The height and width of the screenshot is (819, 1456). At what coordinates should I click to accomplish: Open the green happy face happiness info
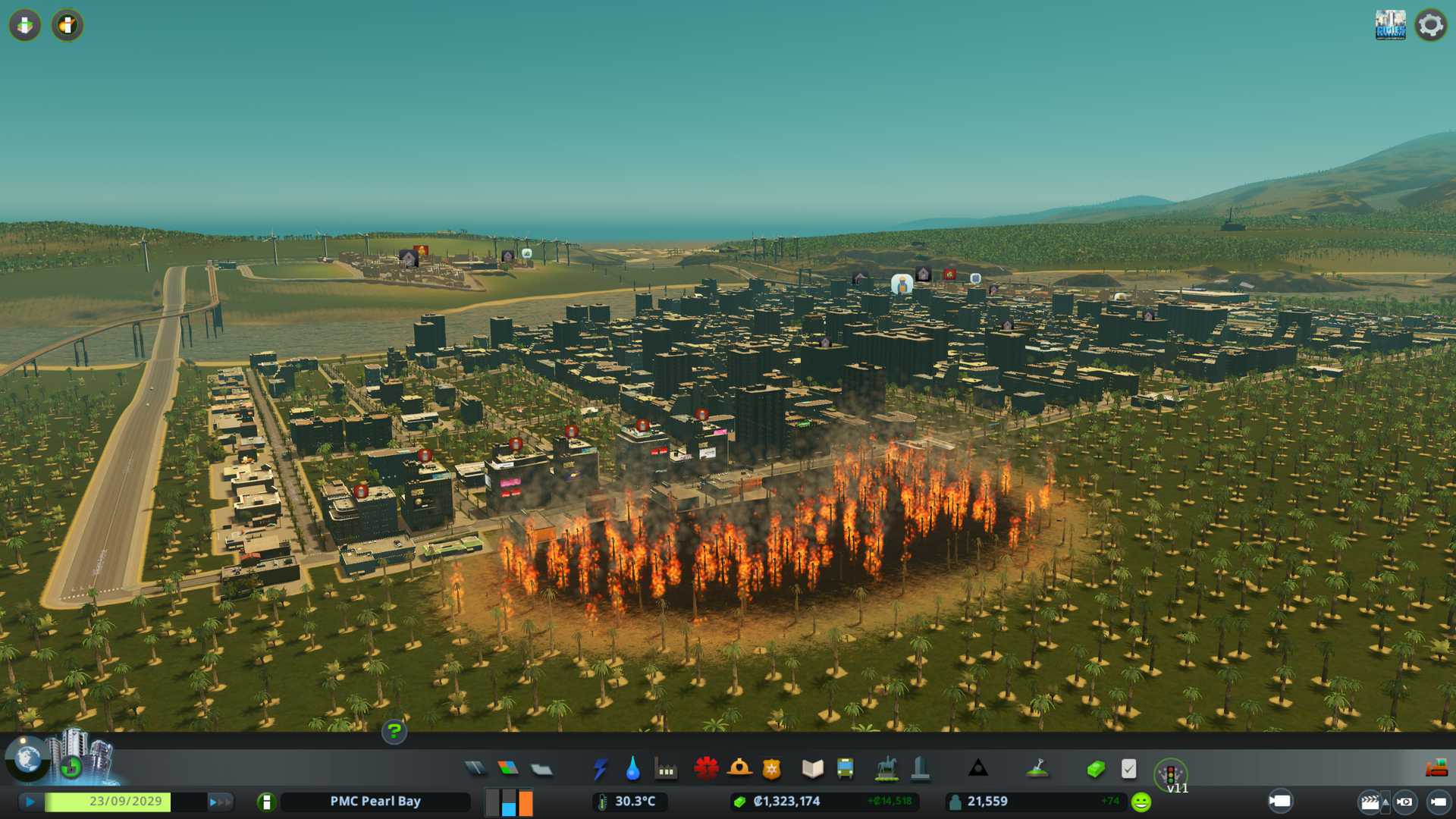1141,802
